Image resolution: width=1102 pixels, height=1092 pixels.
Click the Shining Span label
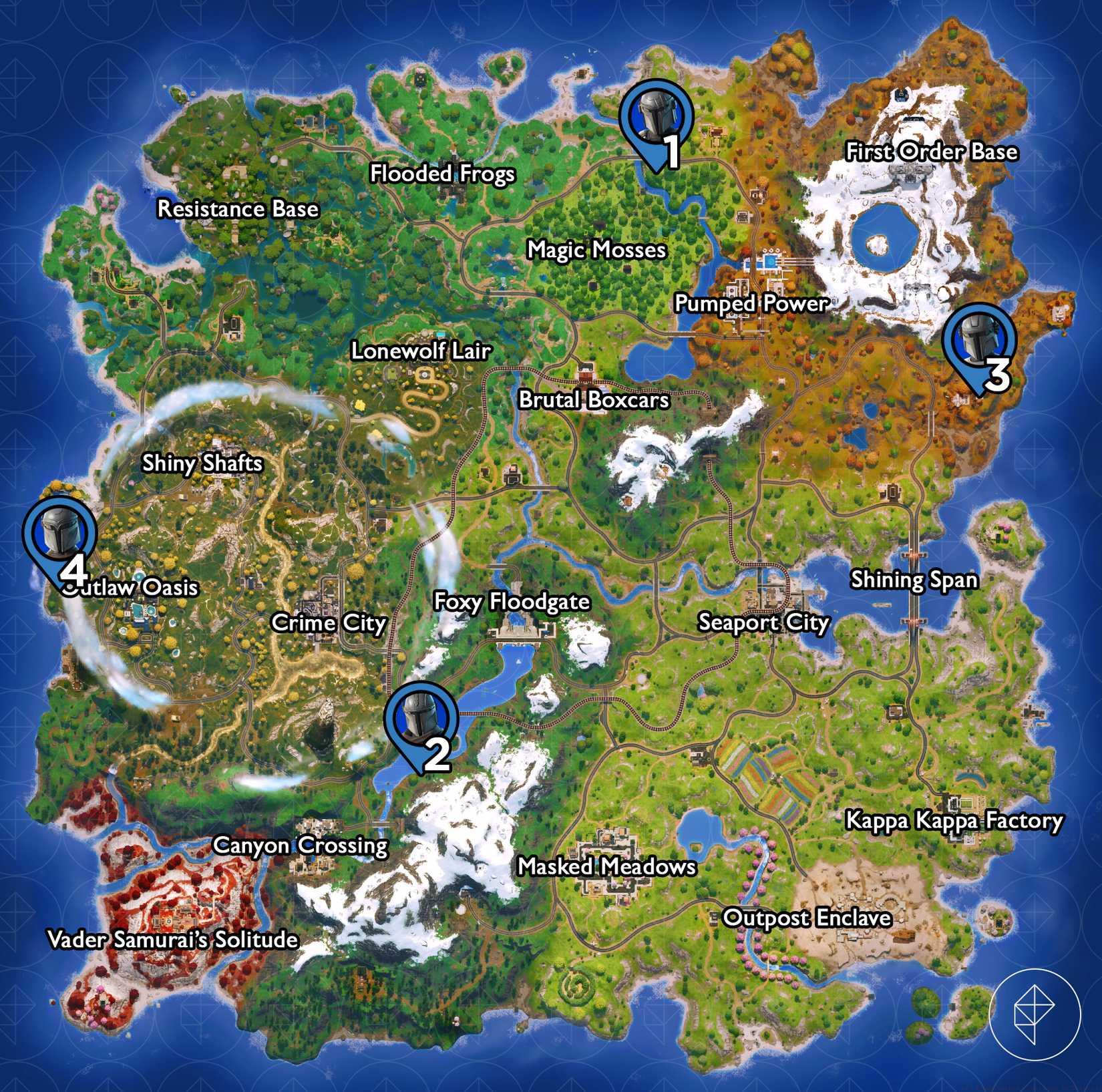tap(914, 581)
